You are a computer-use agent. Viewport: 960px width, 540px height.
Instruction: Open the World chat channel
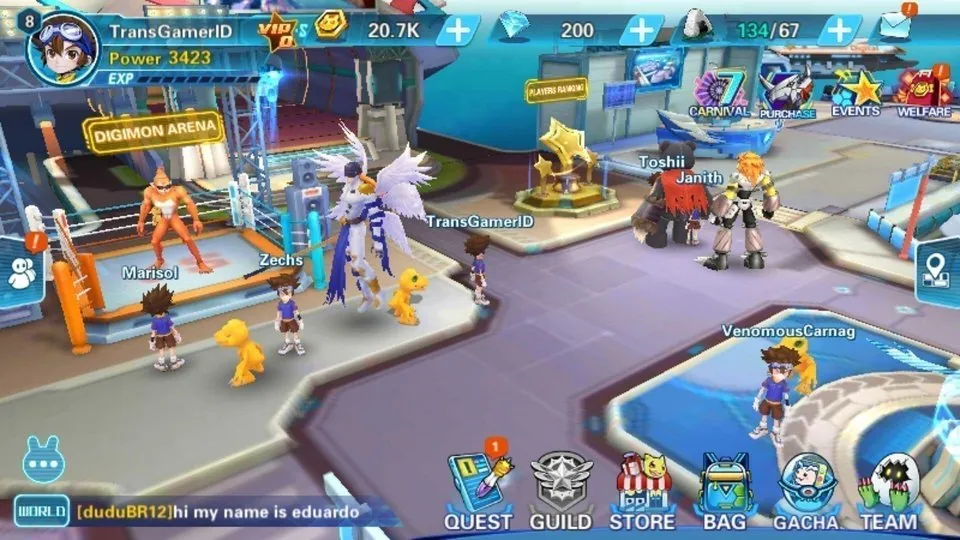(x=41, y=512)
